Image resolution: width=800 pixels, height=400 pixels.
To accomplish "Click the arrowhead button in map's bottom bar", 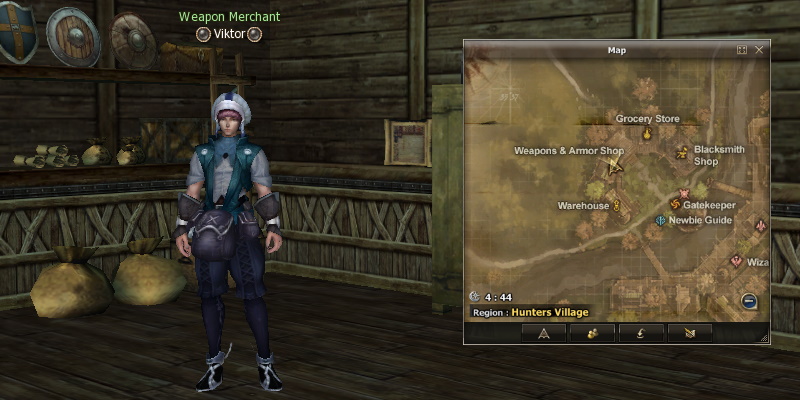I will point(544,333).
